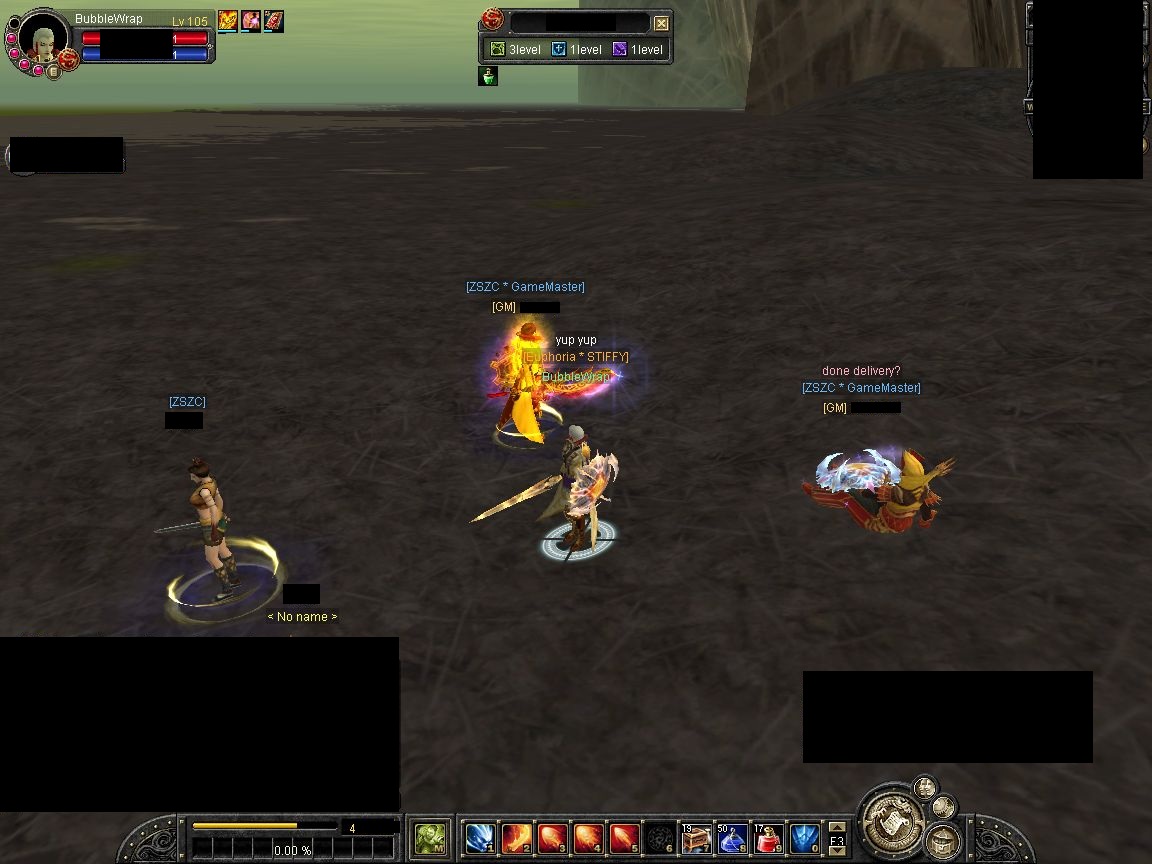The image size is (1152, 864).
Task: Click the green M character icon
Action: click(x=431, y=837)
